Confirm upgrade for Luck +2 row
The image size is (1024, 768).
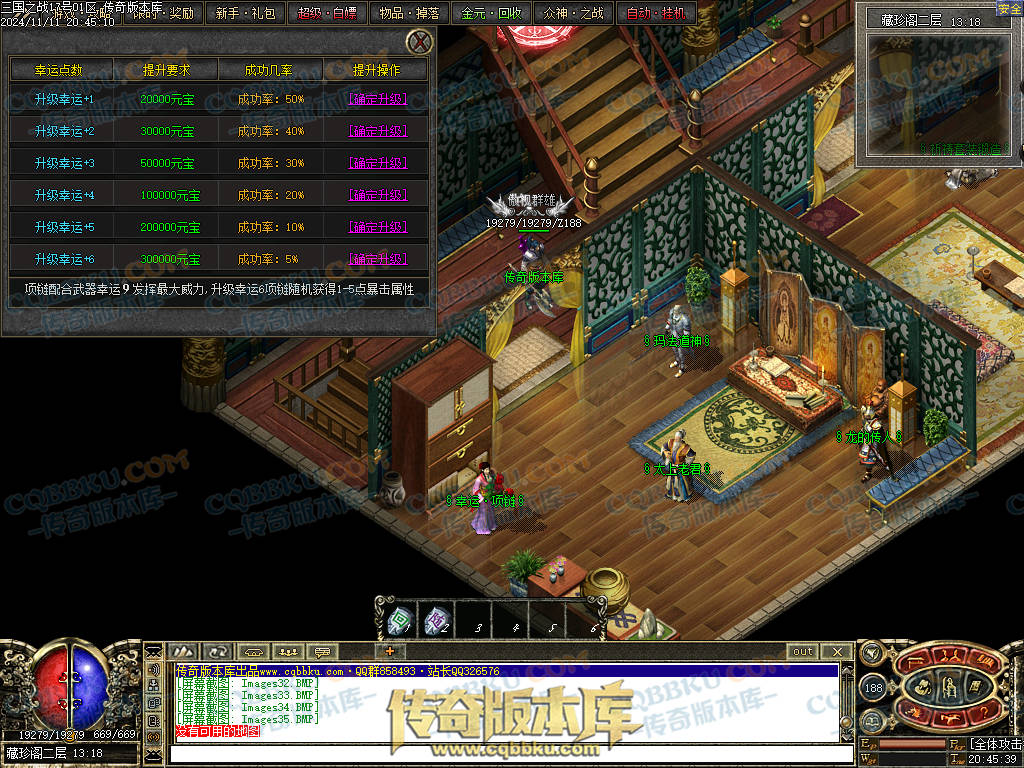tap(377, 131)
